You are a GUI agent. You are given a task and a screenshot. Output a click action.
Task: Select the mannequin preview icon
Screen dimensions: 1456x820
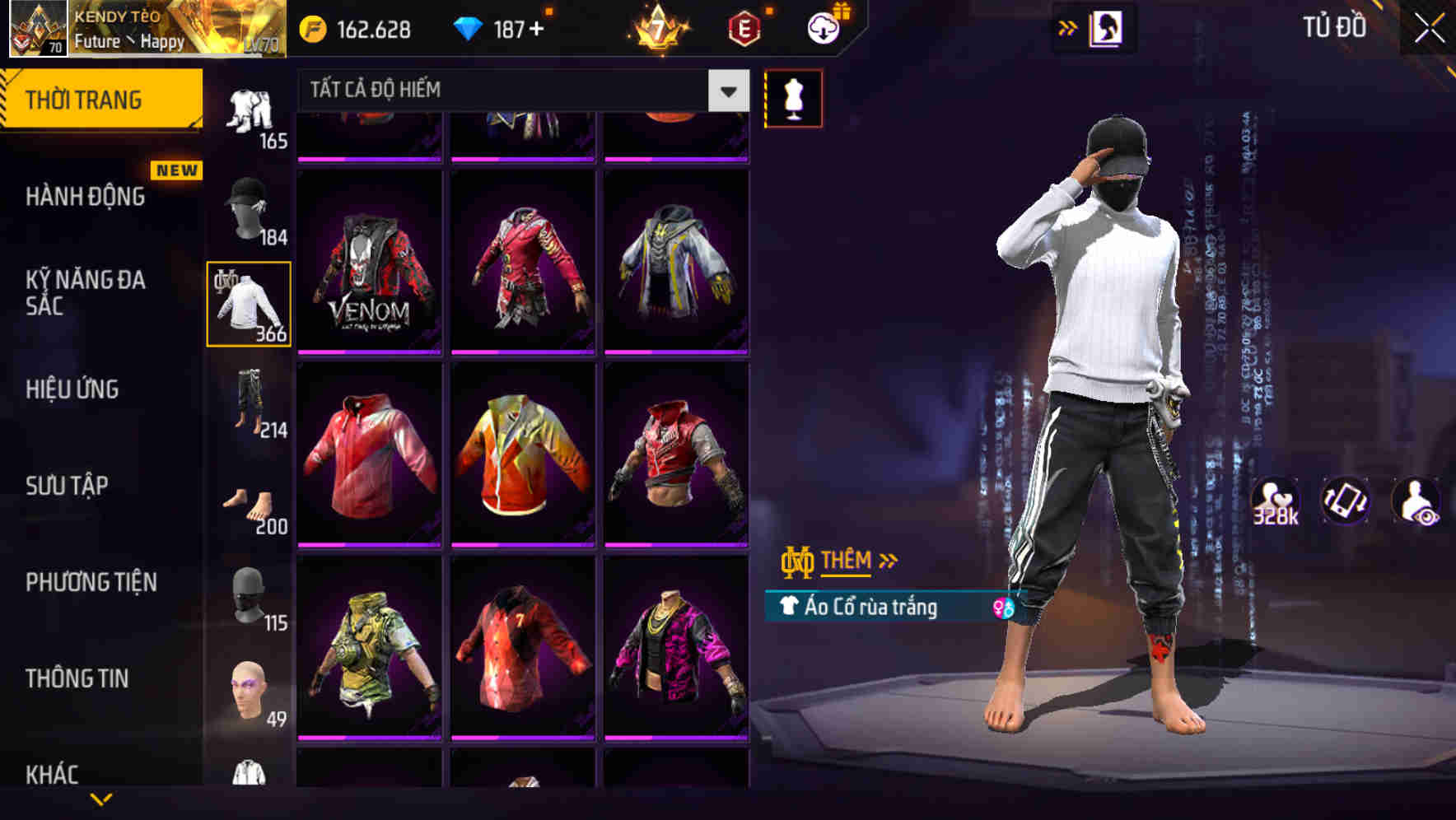[x=793, y=97]
